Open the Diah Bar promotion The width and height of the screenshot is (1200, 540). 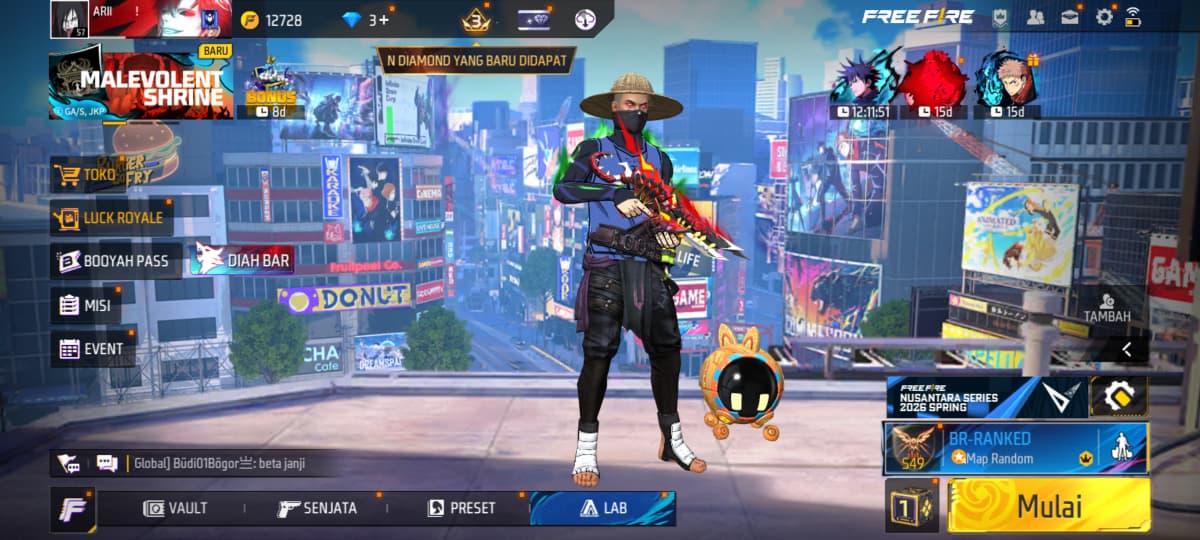(x=244, y=261)
